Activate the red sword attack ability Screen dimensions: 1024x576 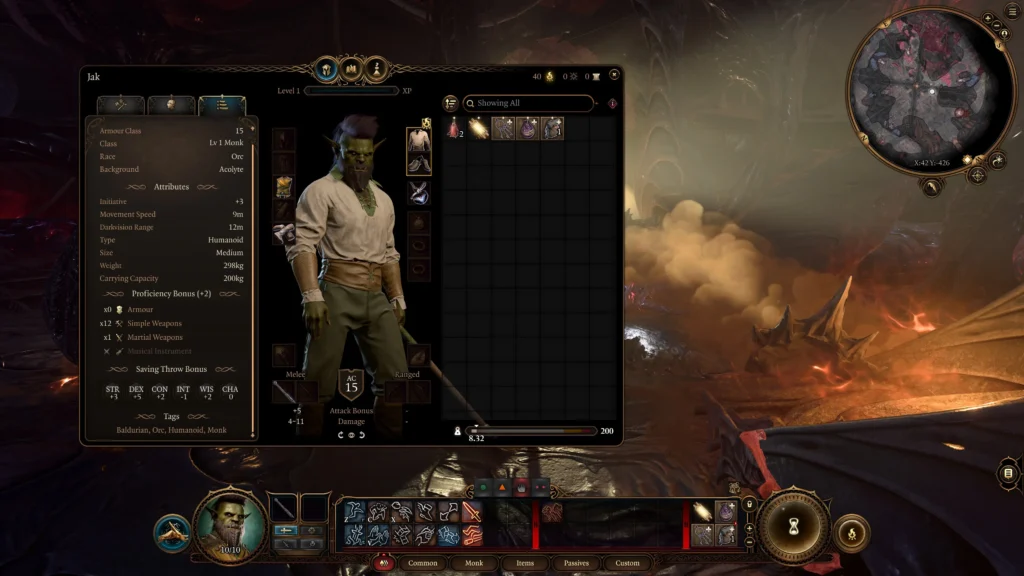(x=472, y=513)
